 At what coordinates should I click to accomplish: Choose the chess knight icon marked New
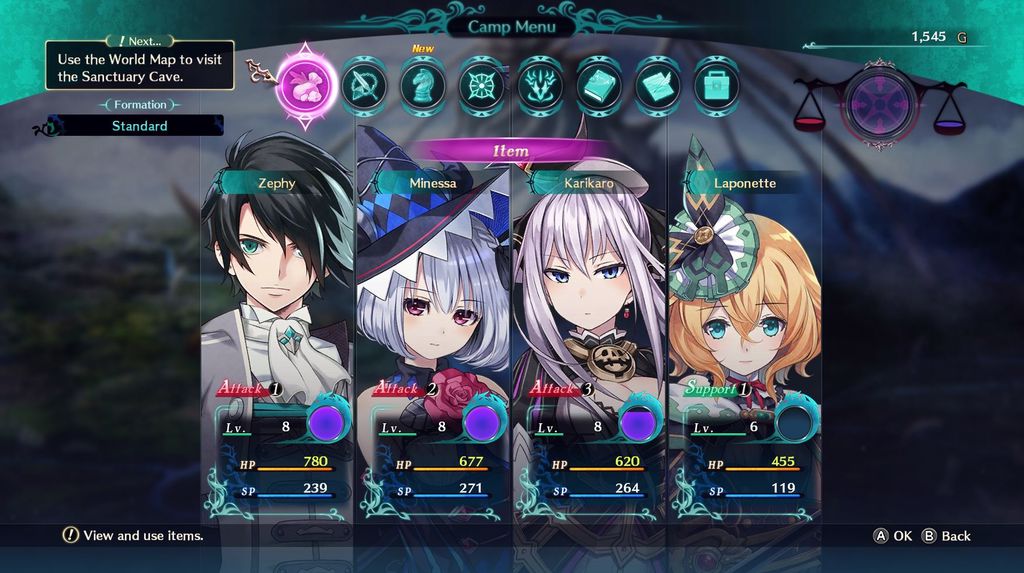pyautogui.click(x=423, y=87)
